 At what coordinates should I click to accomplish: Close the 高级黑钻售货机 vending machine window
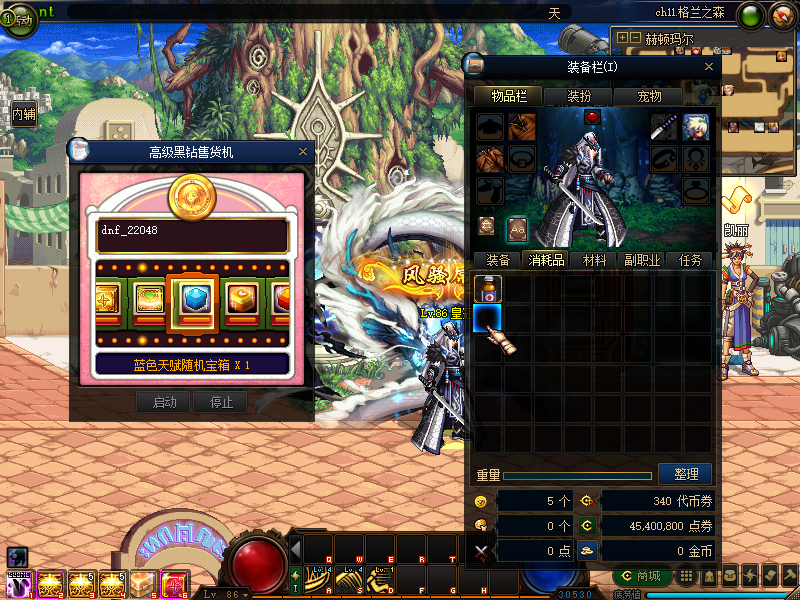click(x=303, y=152)
